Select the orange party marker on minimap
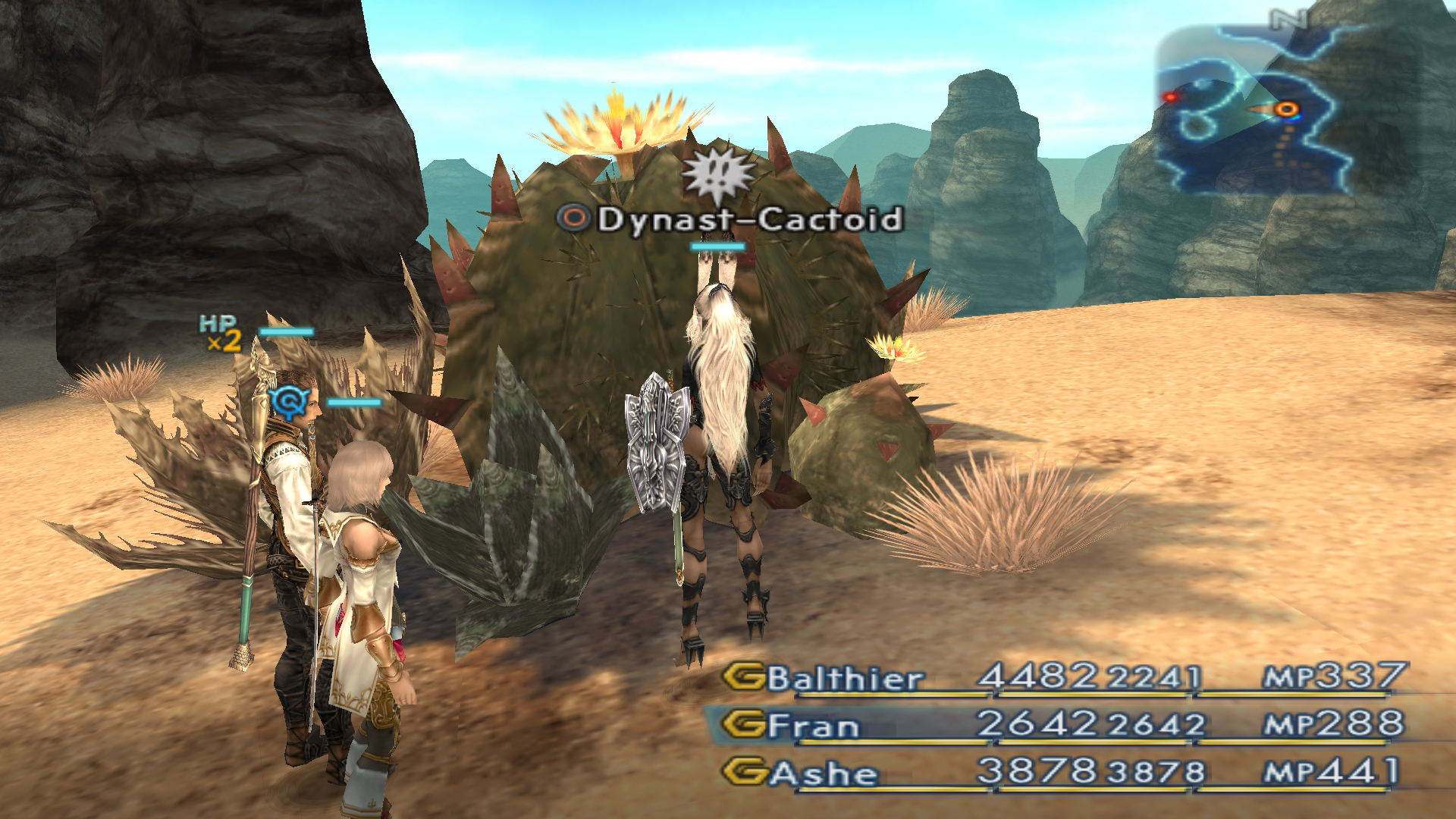The height and width of the screenshot is (819, 1456). point(1286,110)
